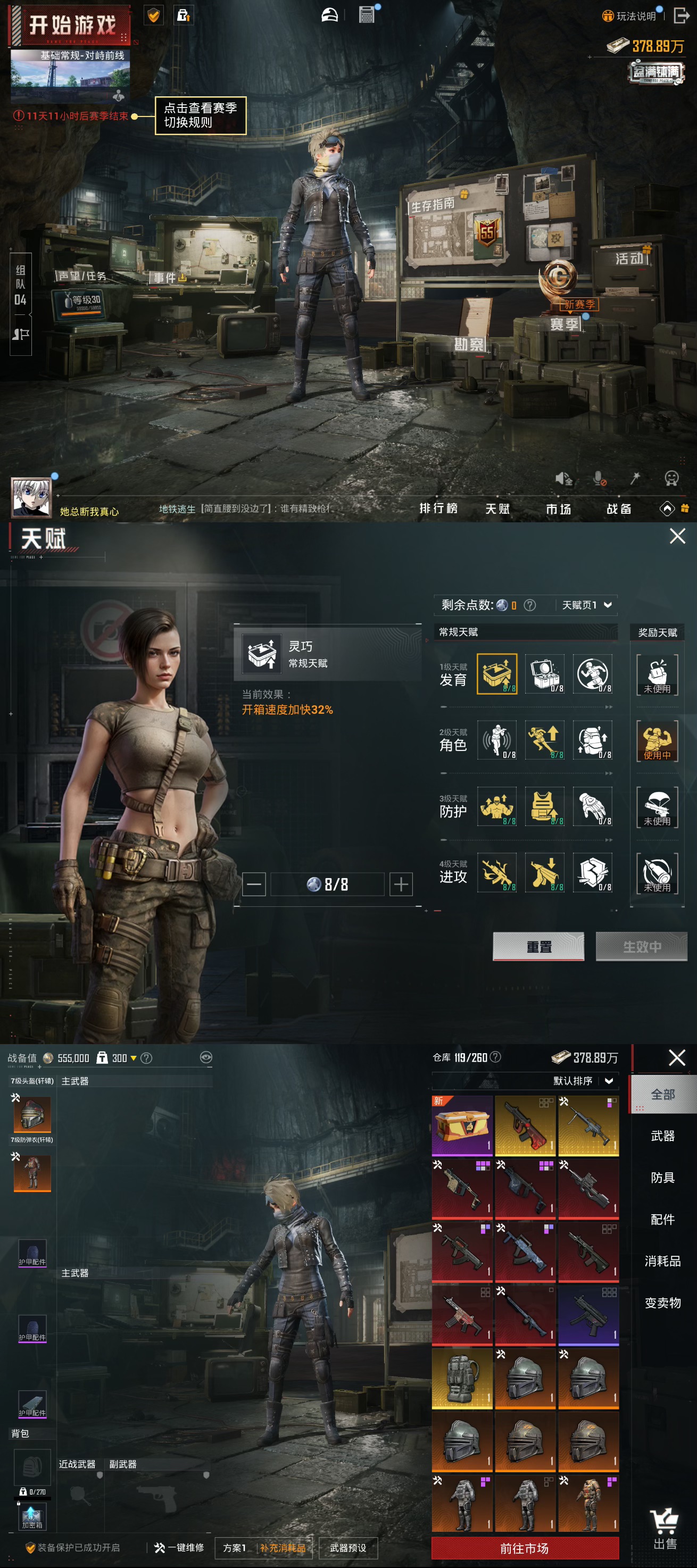Screen dimensions: 697x1568
Task: Click the 重置 reset talents button
Action: pos(538,947)
